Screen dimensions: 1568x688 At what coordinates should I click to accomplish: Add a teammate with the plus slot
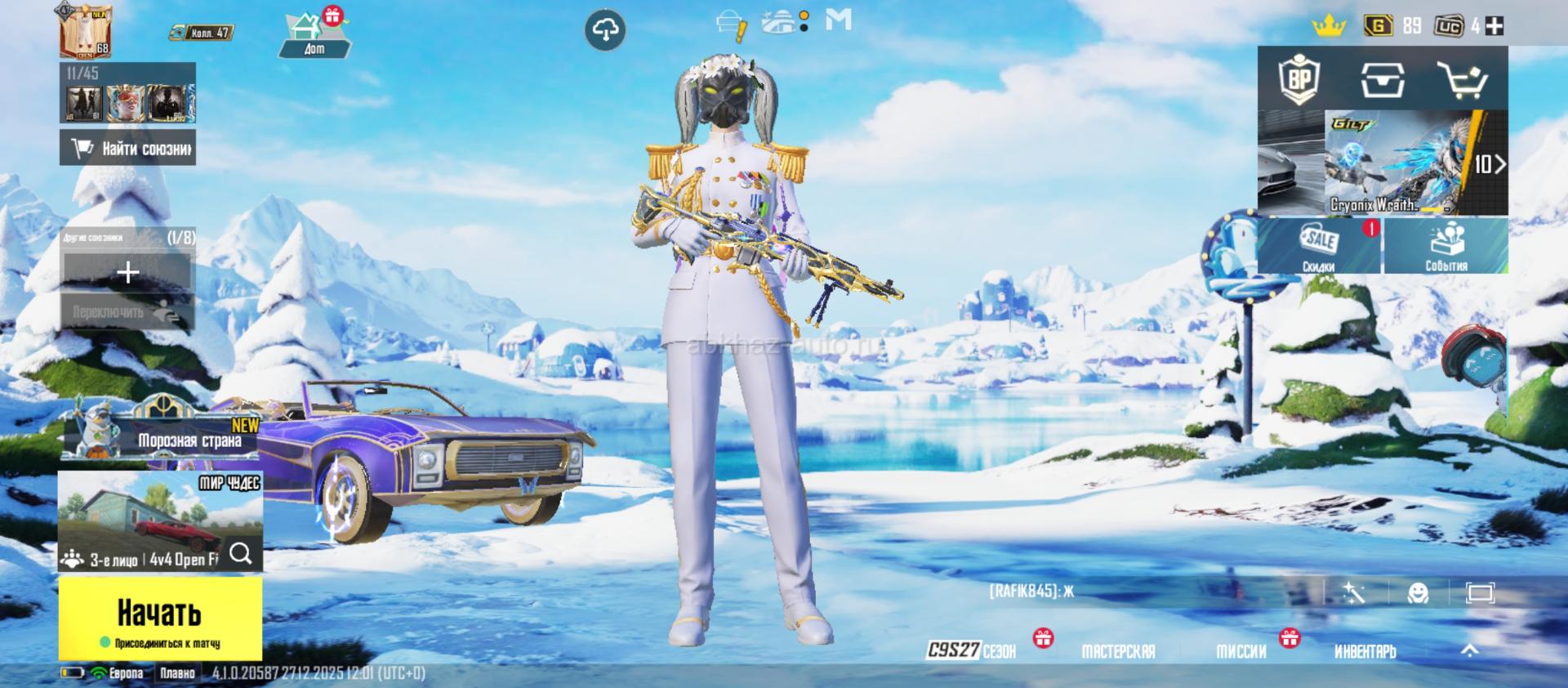pyautogui.click(x=127, y=272)
